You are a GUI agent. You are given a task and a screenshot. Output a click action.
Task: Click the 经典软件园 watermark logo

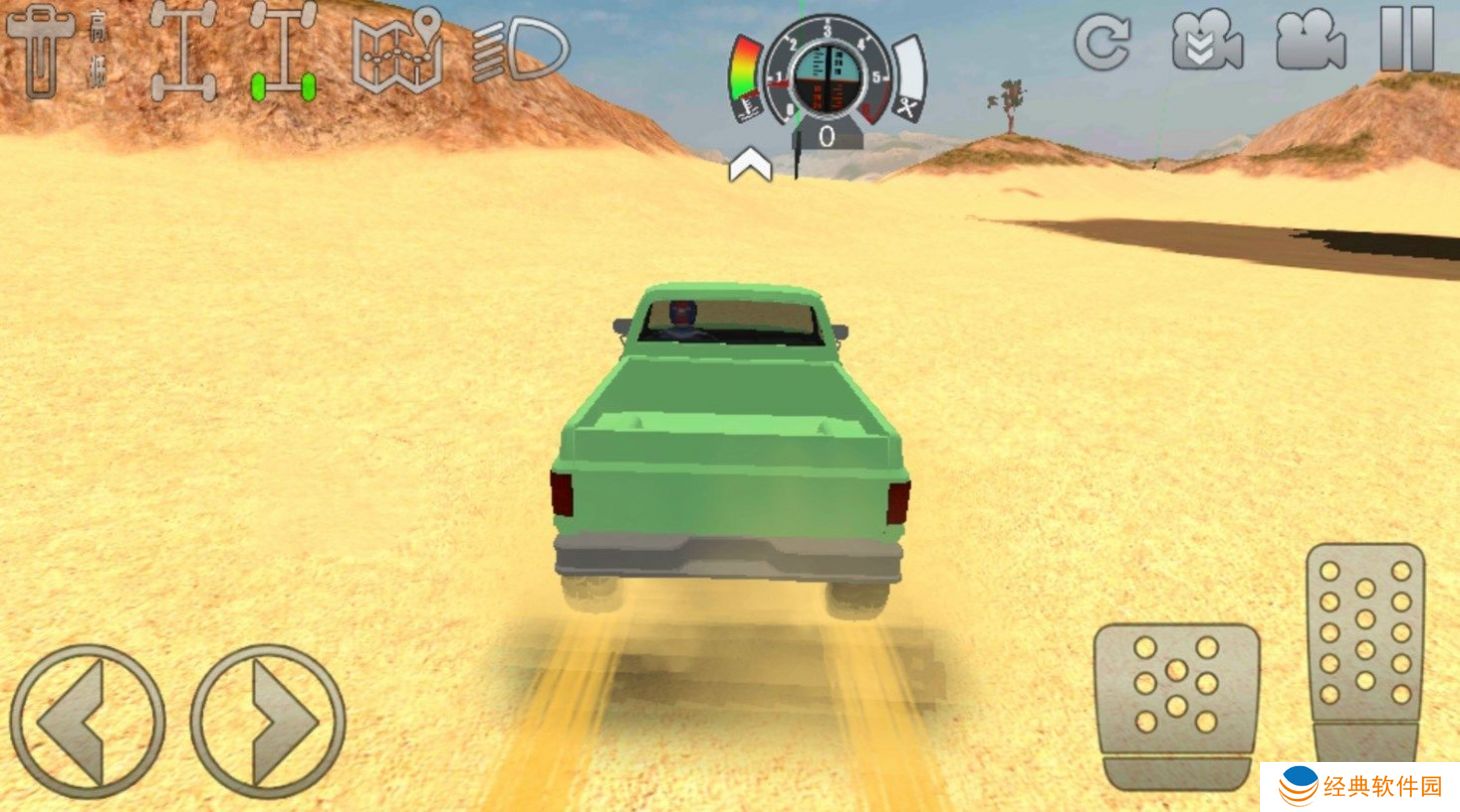point(1360,787)
